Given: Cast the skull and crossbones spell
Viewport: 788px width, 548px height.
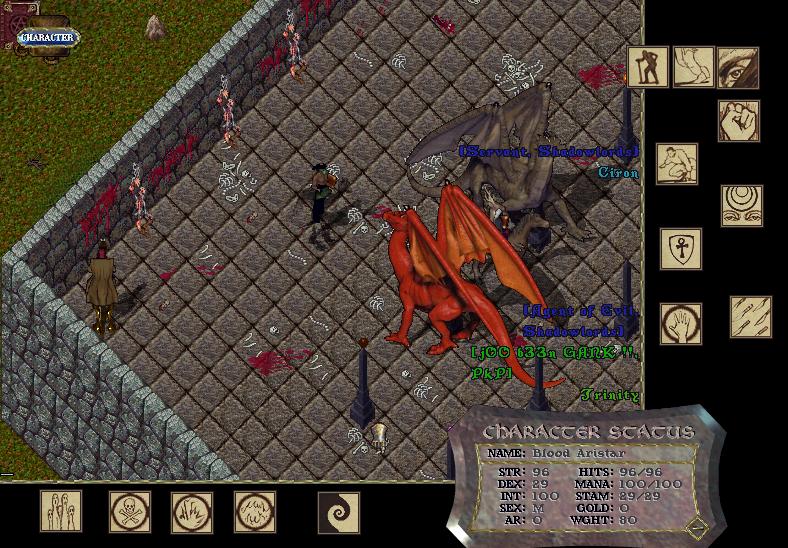Looking at the screenshot, I should pos(130,511).
